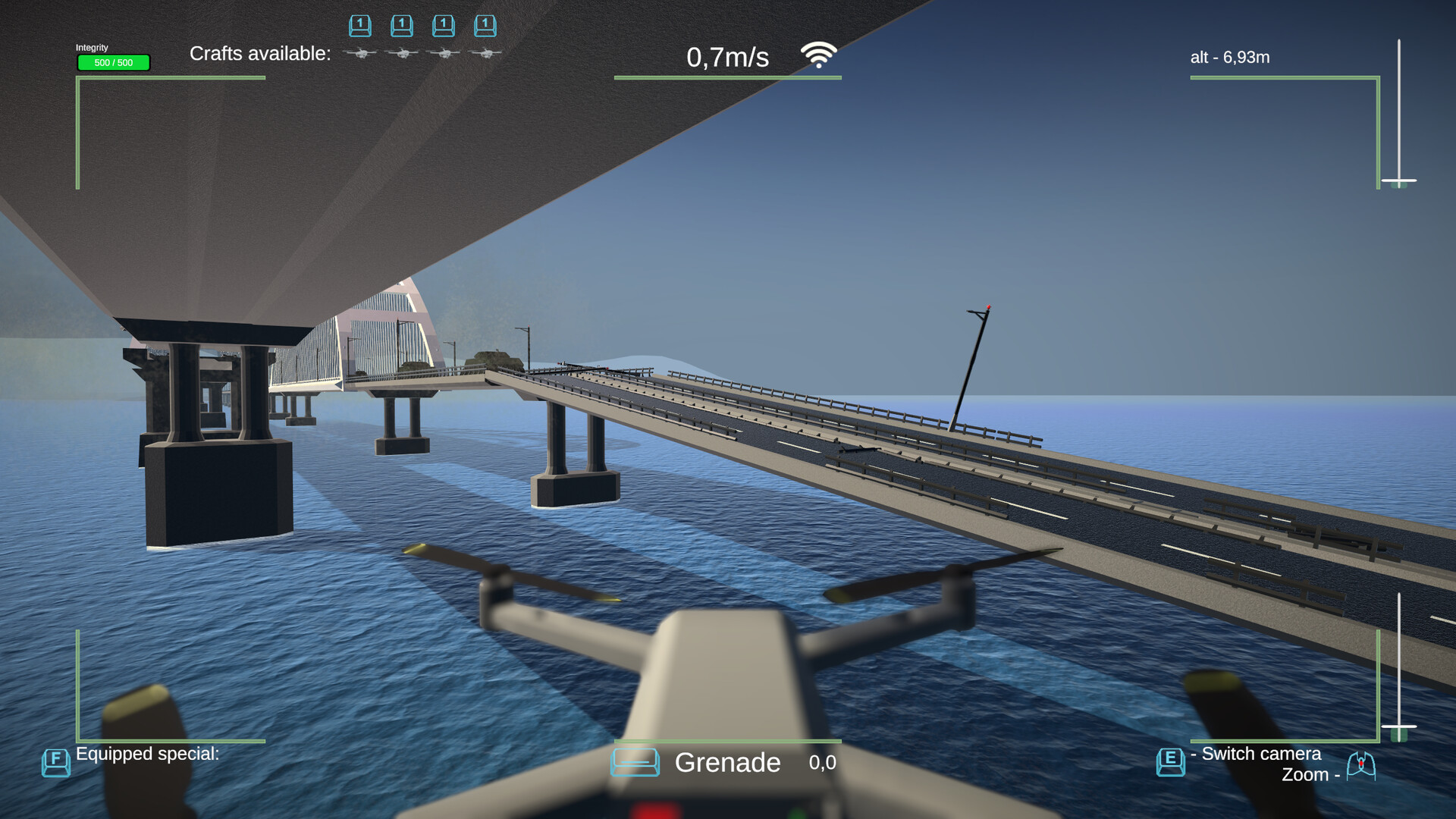Image resolution: width=1456 pixels, height=819 pixels.
Task: Click the green Integrity 500/500 bar
Action: (x=113, y=62)
